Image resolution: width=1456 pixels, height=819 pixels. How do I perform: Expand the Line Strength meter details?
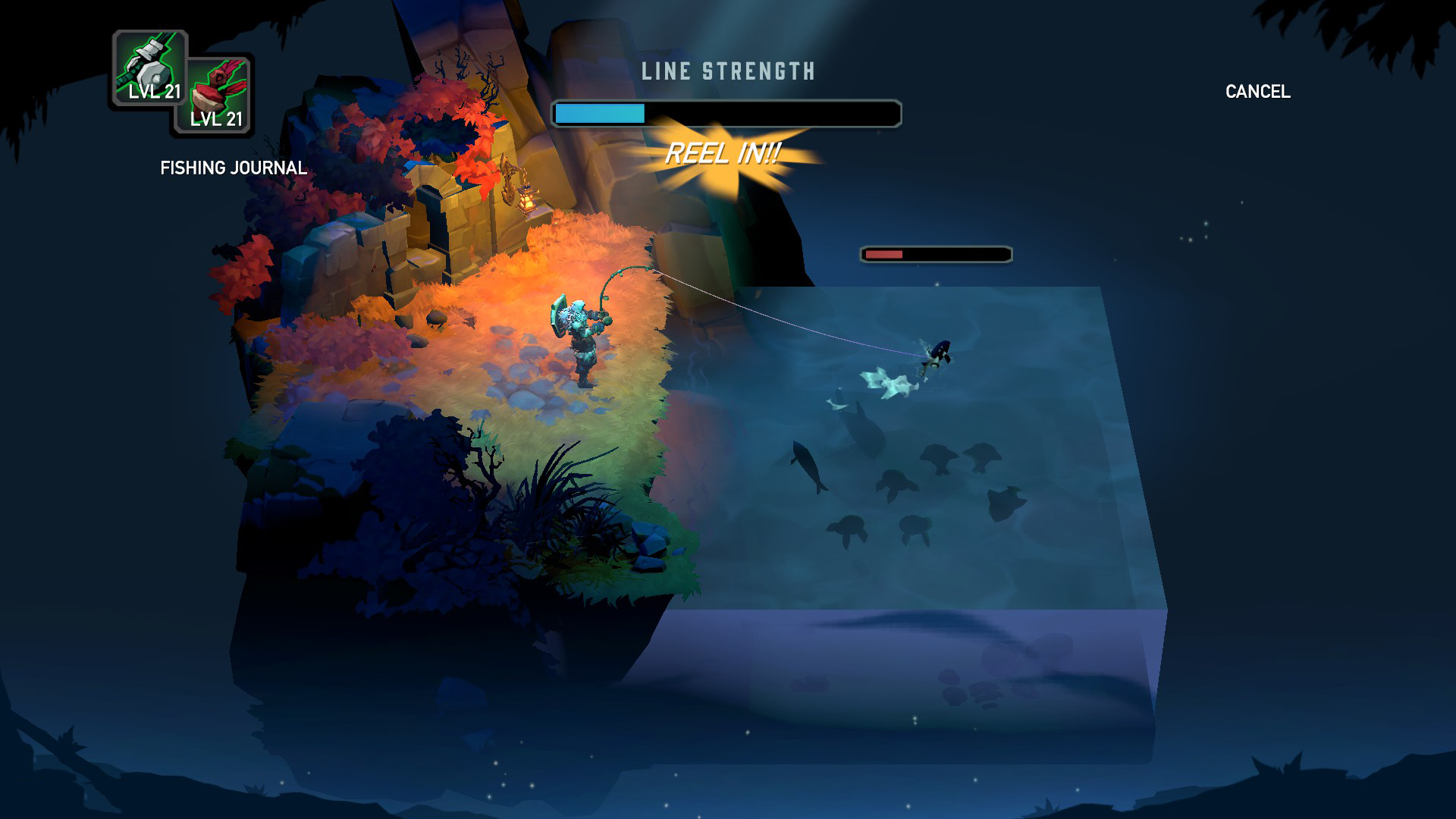click(x=726, y=112)
